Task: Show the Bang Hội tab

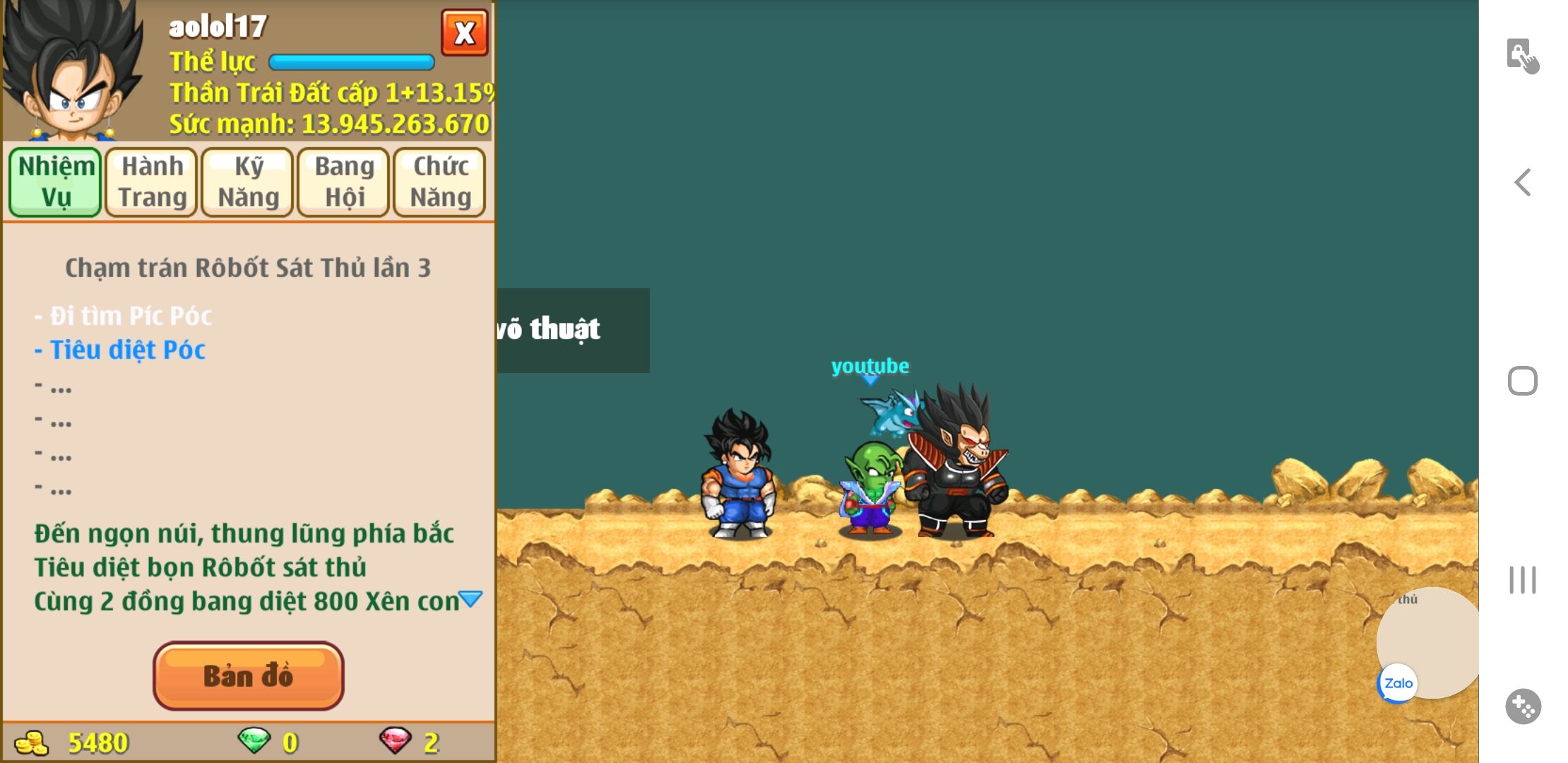Action: [x=344, y=182]
